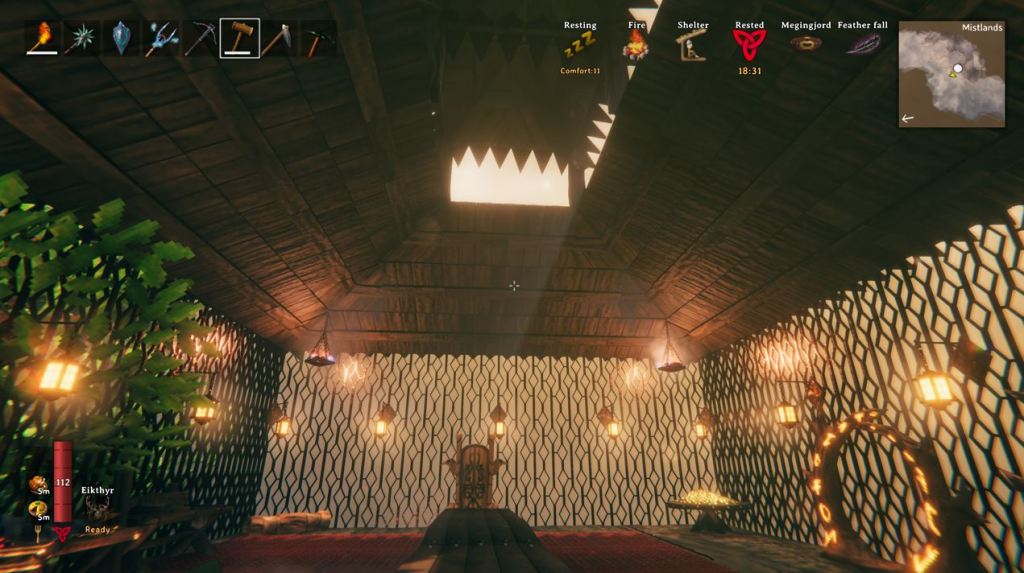Image resolution: width=1024 pixels, height=573 pixels.
Task: Select the crossbow hotbar slot
Action: (200, 38)
